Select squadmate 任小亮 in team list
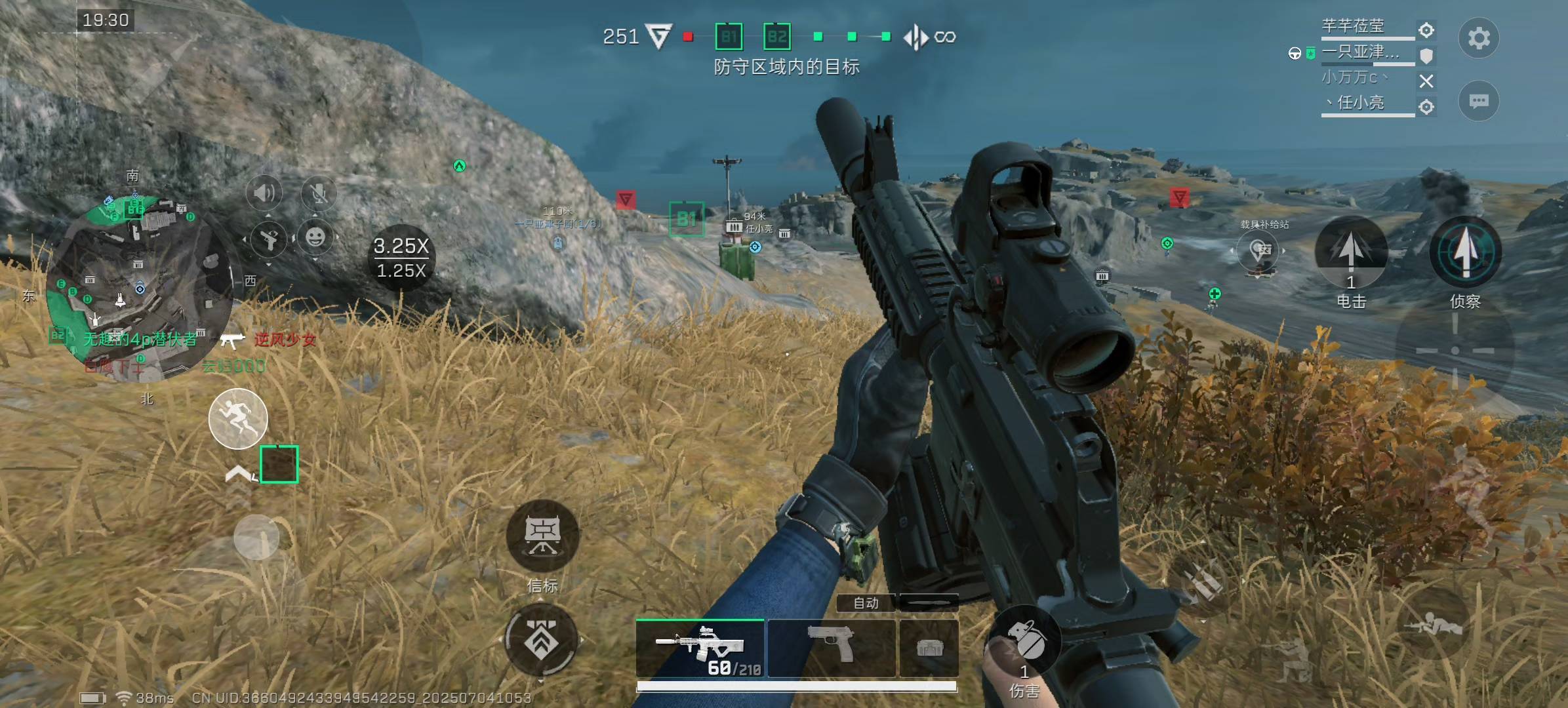1568x708 pixels. 1361,103
